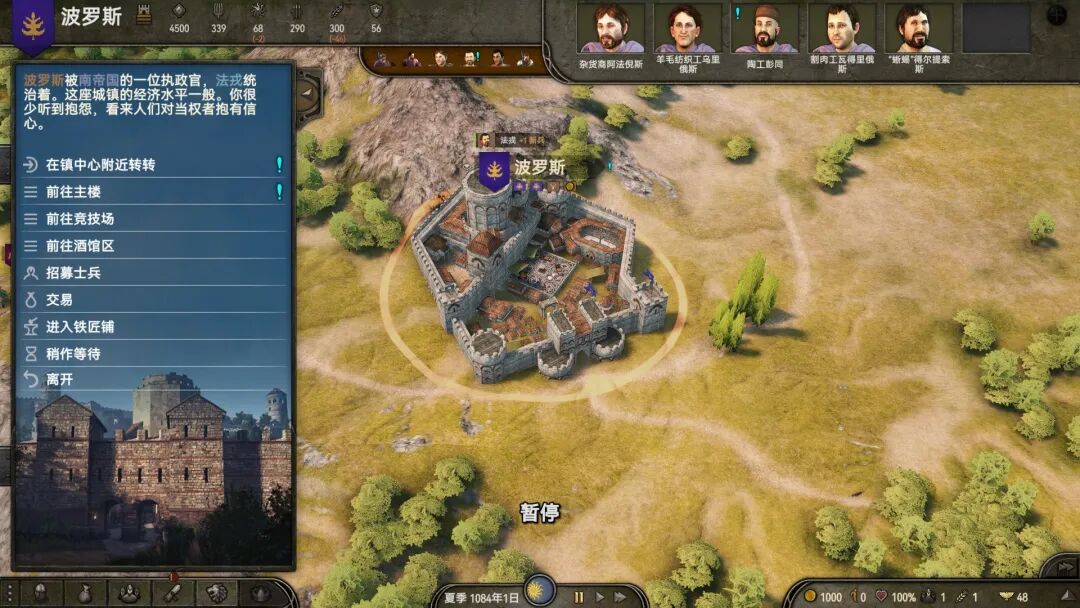
Task: Open the 交易 trade option
Action: 60,300
